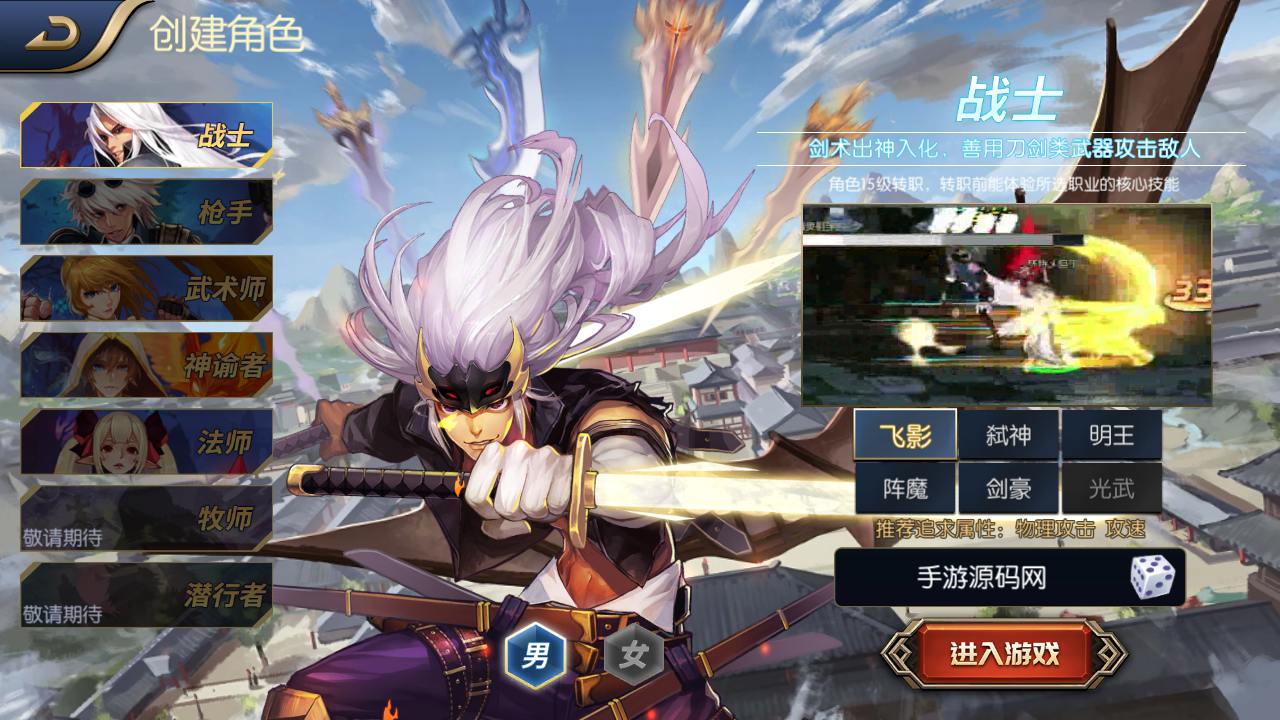Choose the 剑豪 subclass
The image size is (1280, 720).
pos(1008,488)
